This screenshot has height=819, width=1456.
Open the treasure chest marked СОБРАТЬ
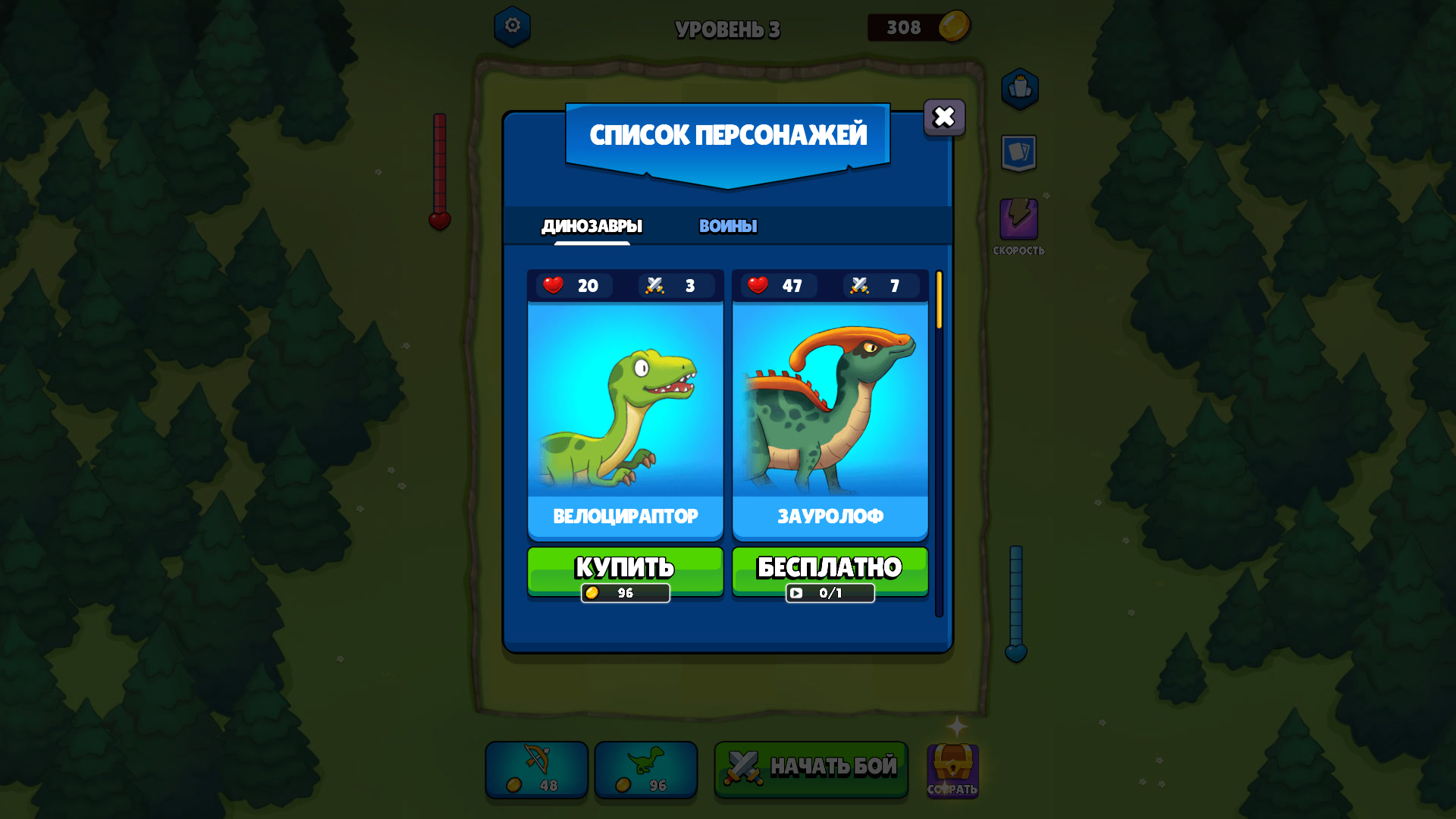952,770
